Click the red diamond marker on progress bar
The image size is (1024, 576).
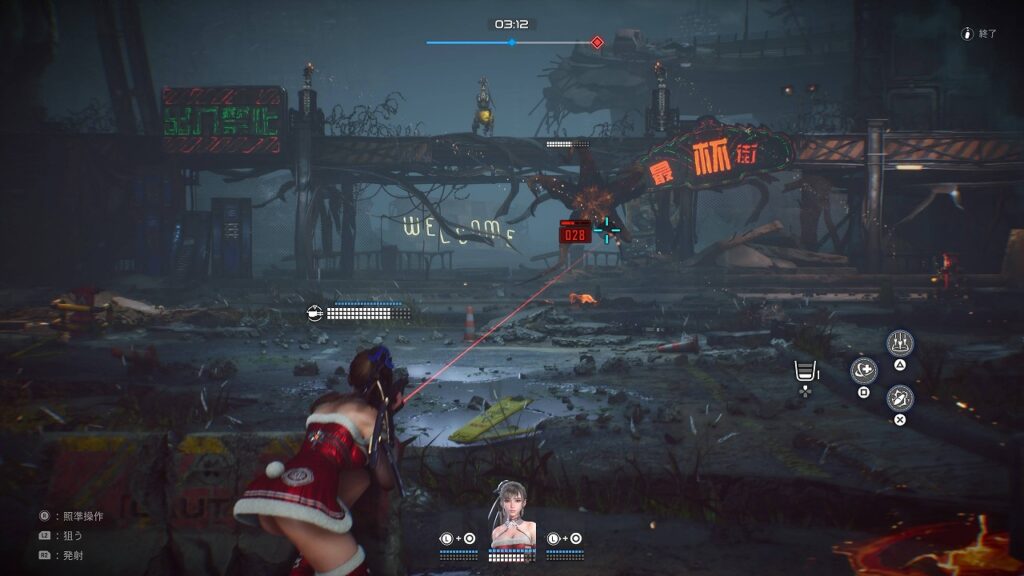click(x=597, y=42)
